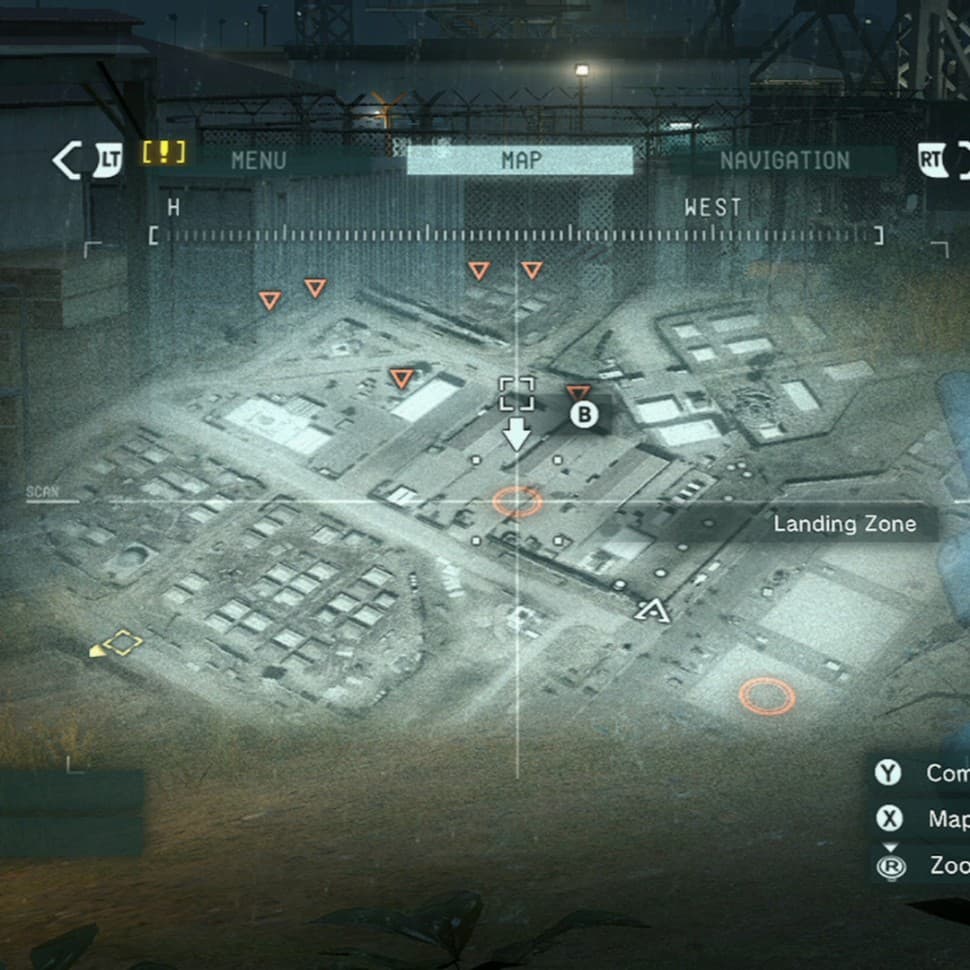Click the yellow exclamation alert icon
This screenshot has width=970, height=970.
click(164, 153)
